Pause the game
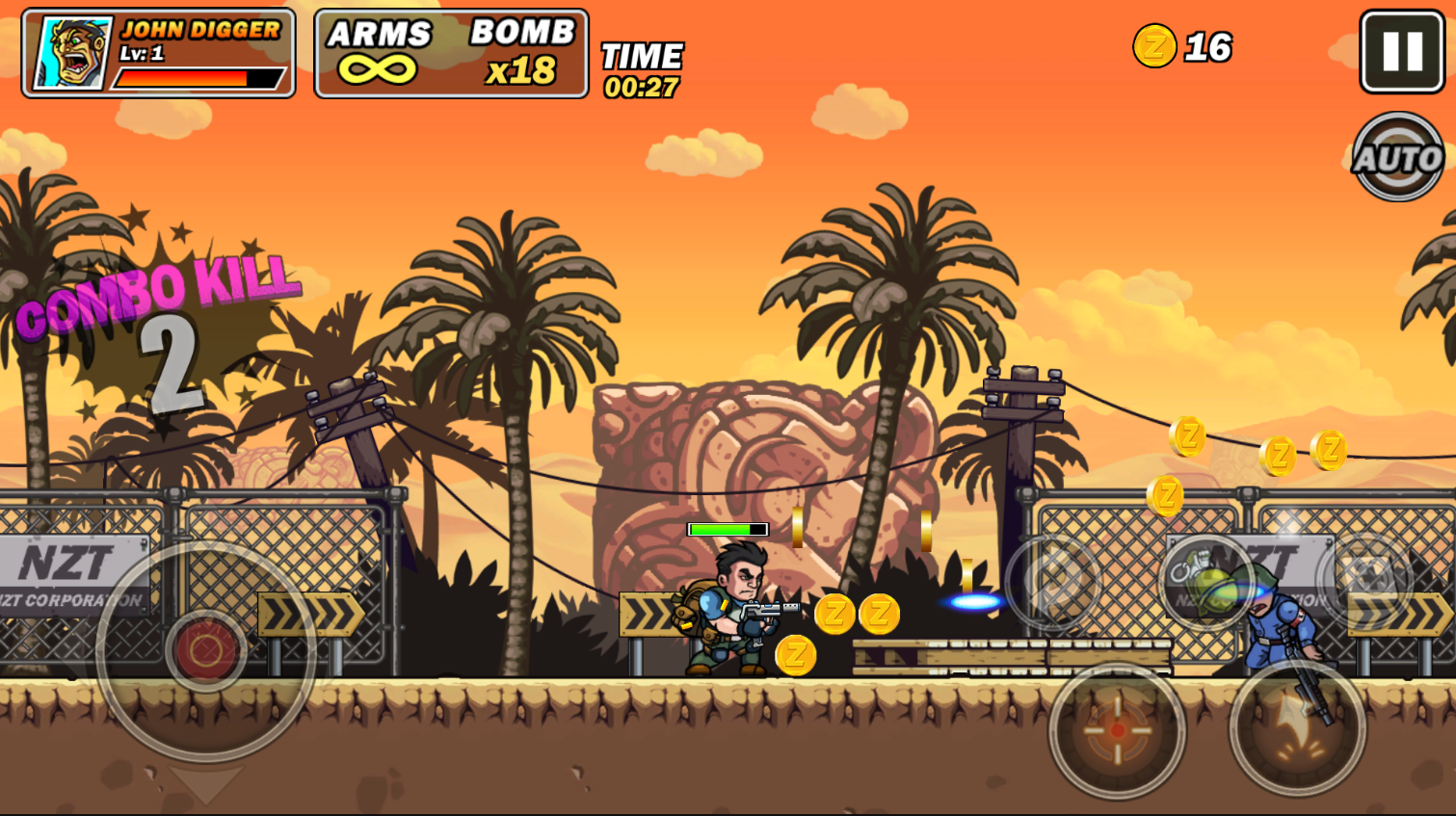Image resolution: width=1456 pixels, height=816 pixels. tap(1402, 52)
